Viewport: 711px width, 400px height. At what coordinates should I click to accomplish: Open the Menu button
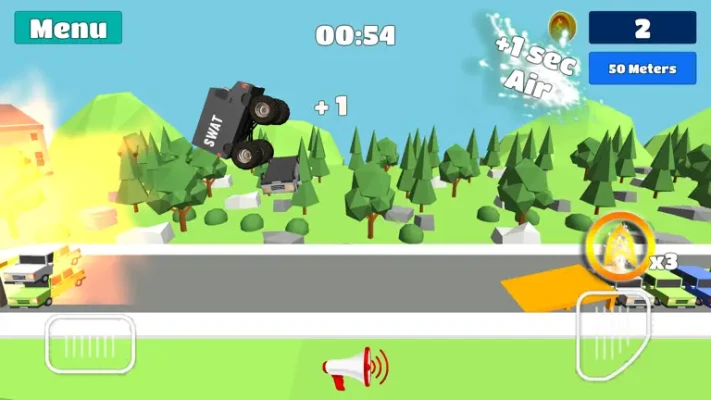pos(68,28)
